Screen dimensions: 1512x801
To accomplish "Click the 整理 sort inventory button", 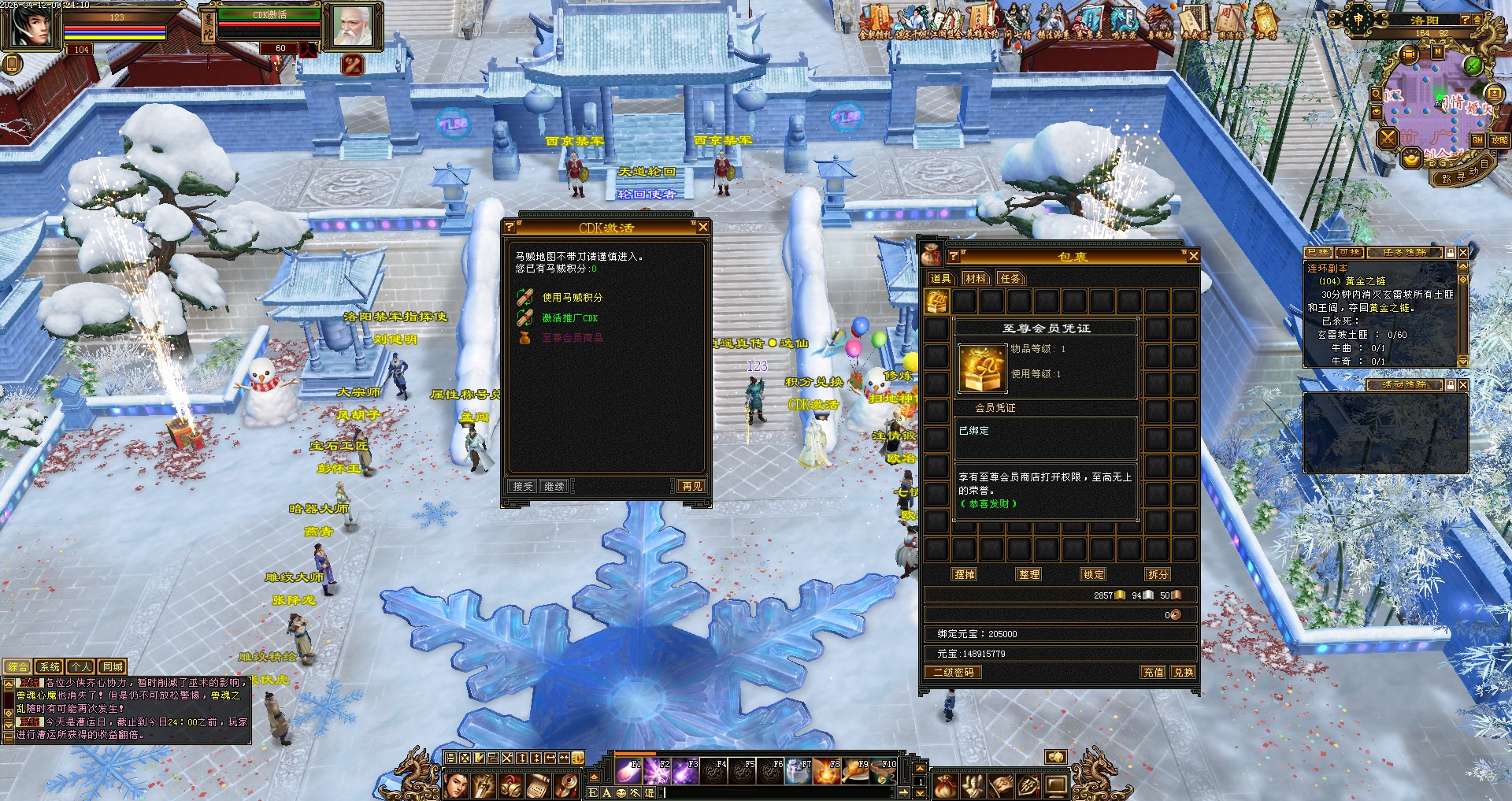I will pyautogui.click(x=1028, y=575).
